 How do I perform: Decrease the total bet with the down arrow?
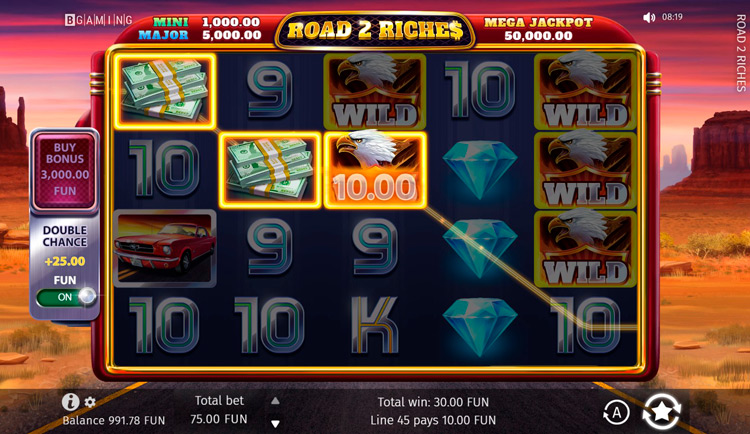[276, 423]
